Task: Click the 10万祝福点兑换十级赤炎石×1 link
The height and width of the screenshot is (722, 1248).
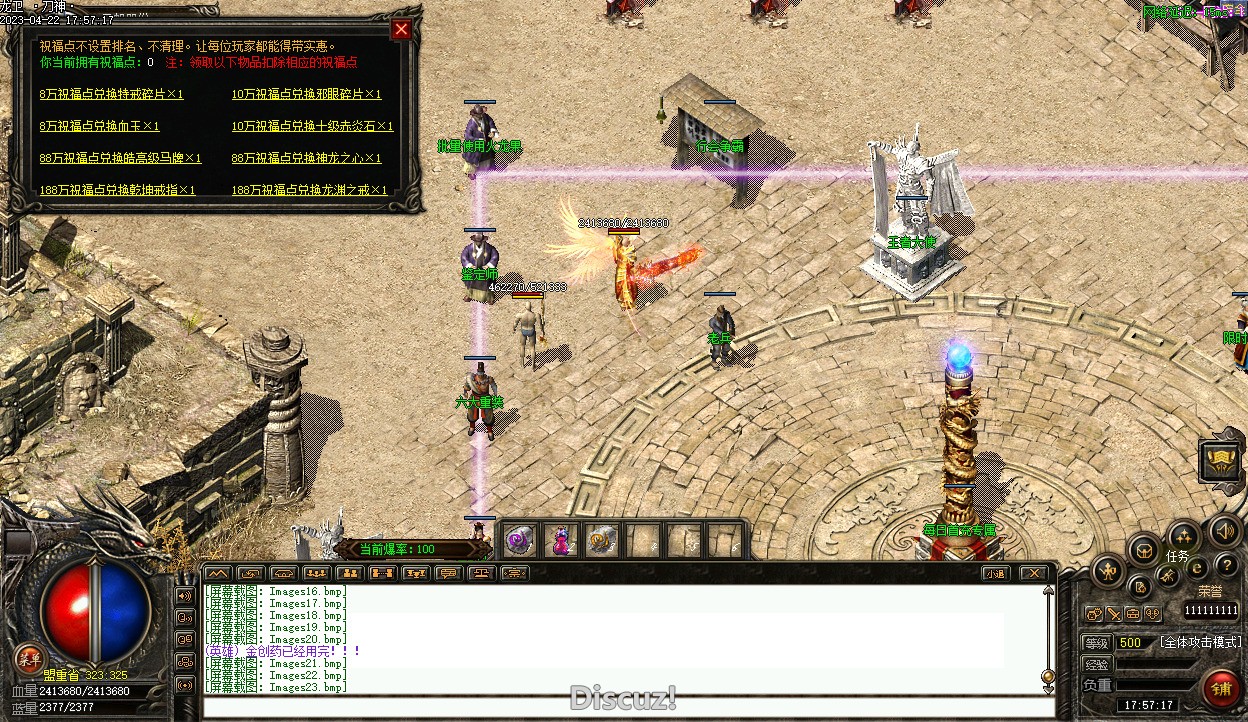Action: (312, 126)
